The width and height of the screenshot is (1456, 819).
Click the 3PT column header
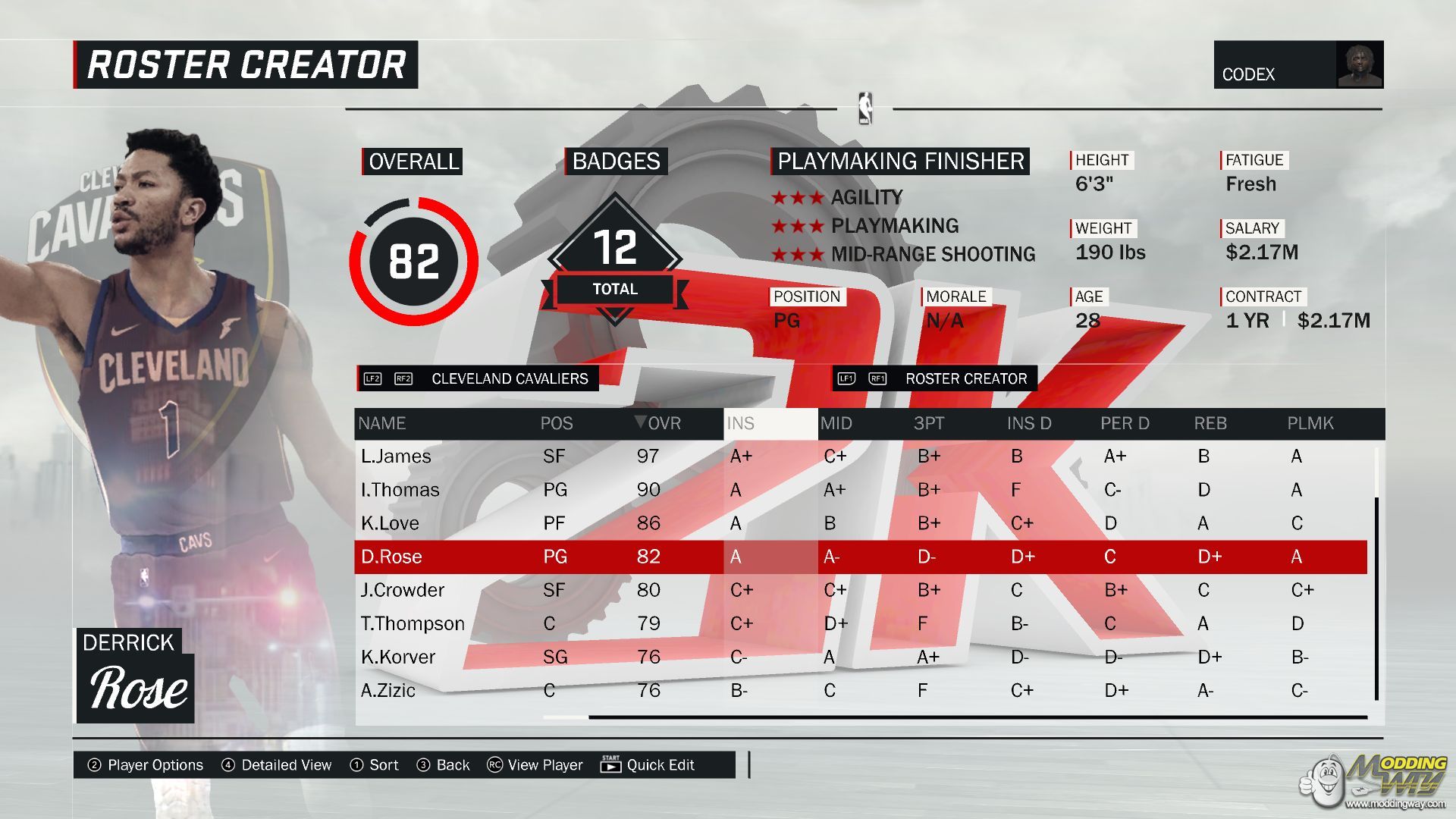(x=929, y=424)
